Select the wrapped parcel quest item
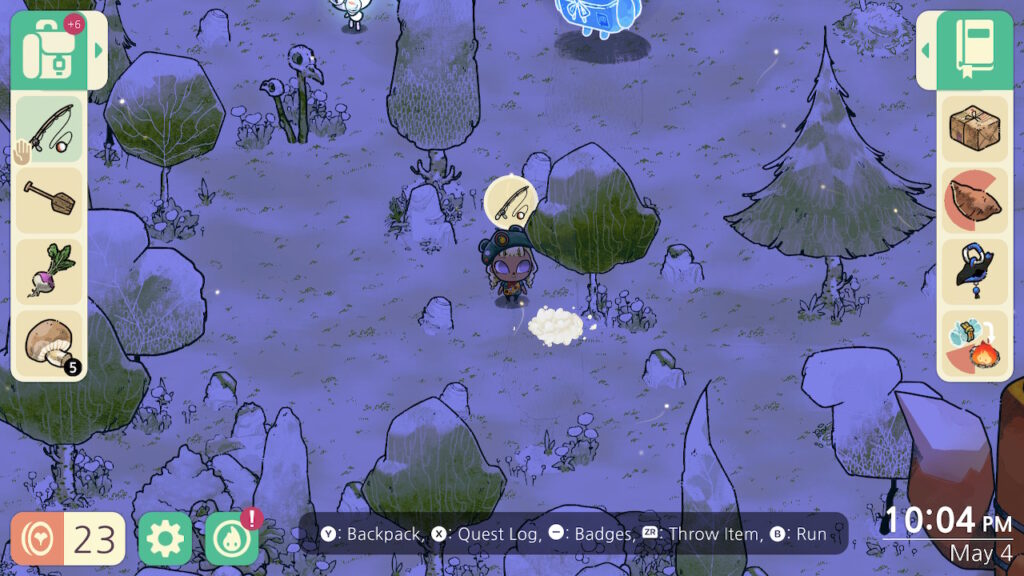Screen dimensions: 1024x576 (975, 130)
